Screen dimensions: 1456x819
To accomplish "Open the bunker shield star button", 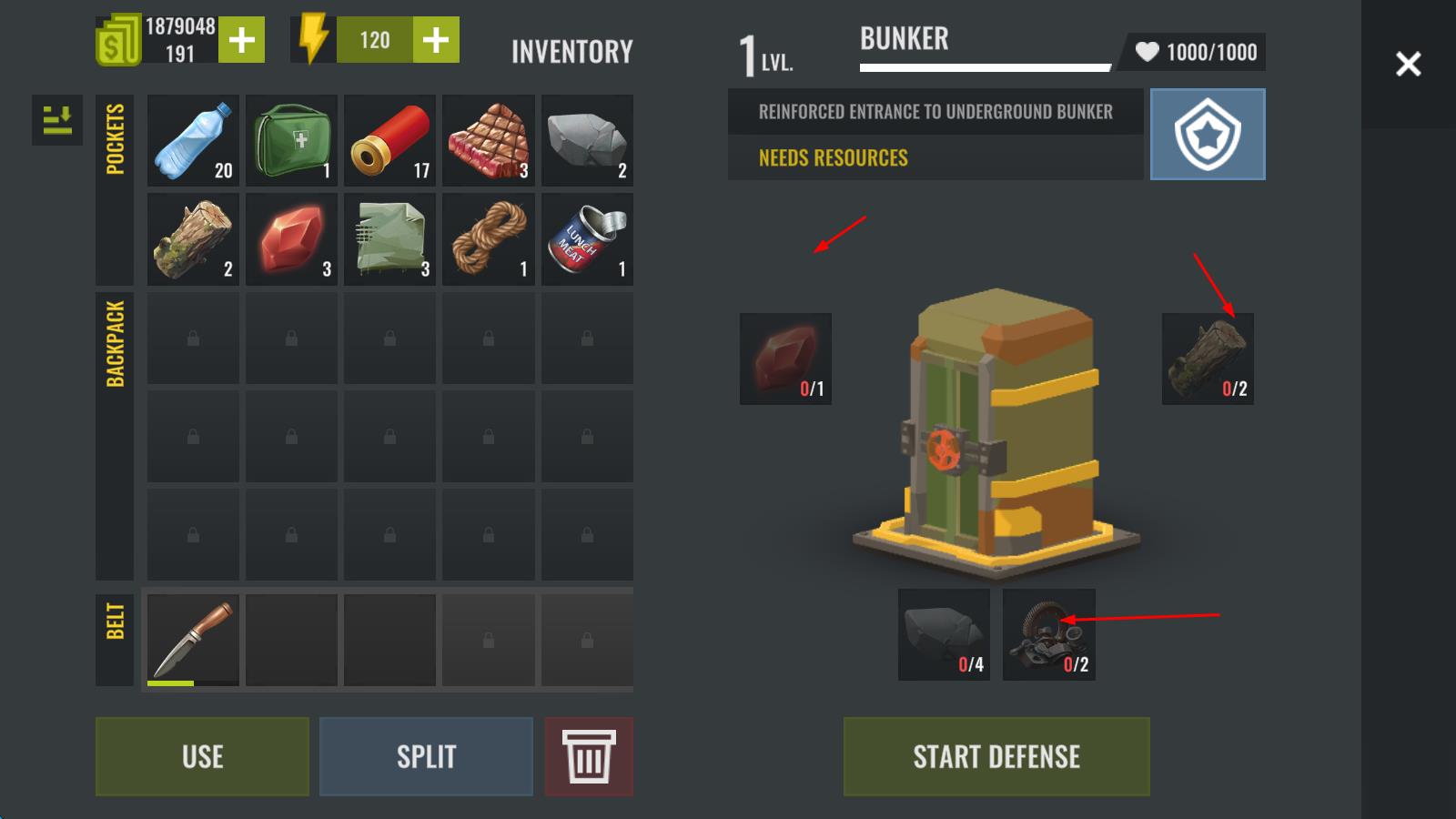I will [x=1208, y=134].
